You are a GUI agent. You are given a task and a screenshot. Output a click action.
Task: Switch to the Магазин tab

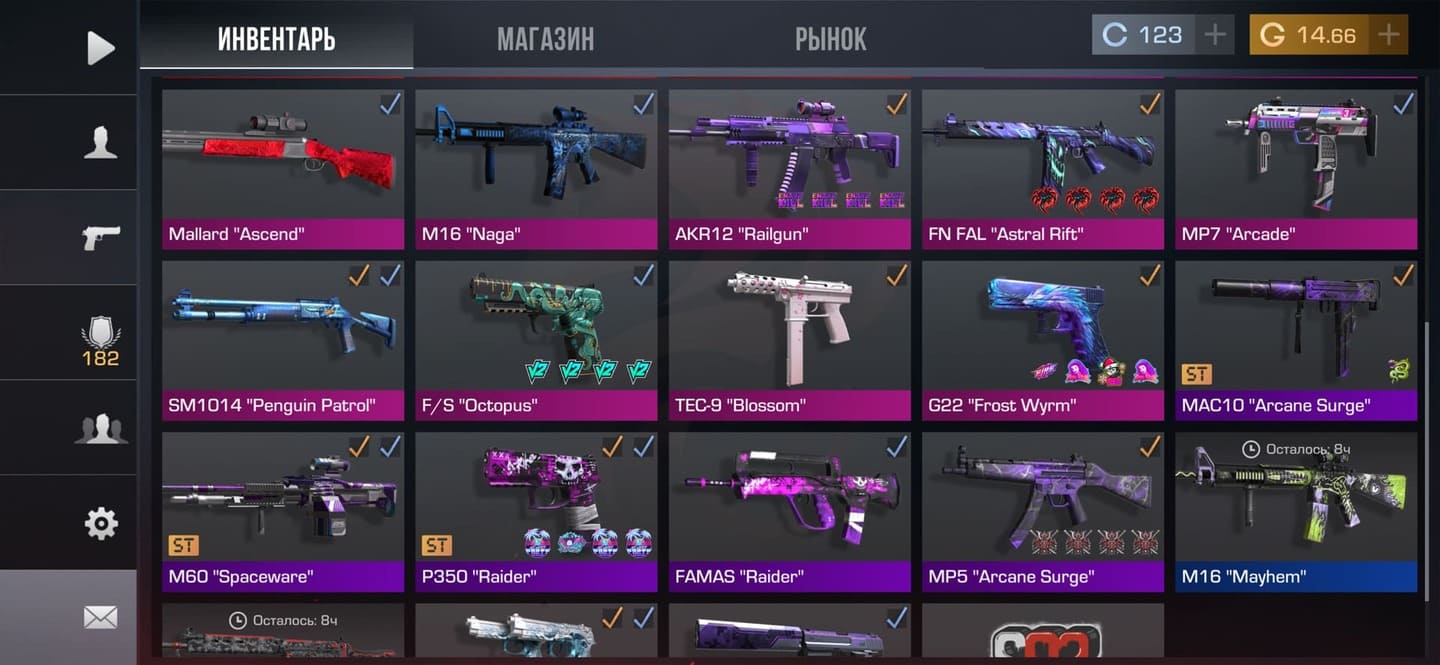point(545,38)
